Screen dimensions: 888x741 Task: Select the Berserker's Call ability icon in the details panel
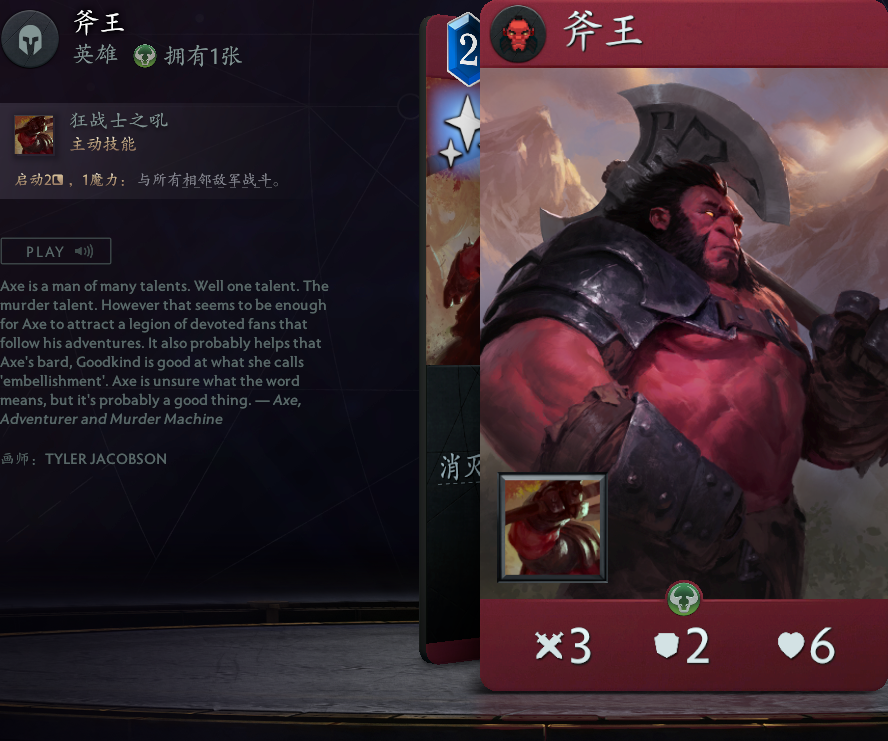point(34,134)
